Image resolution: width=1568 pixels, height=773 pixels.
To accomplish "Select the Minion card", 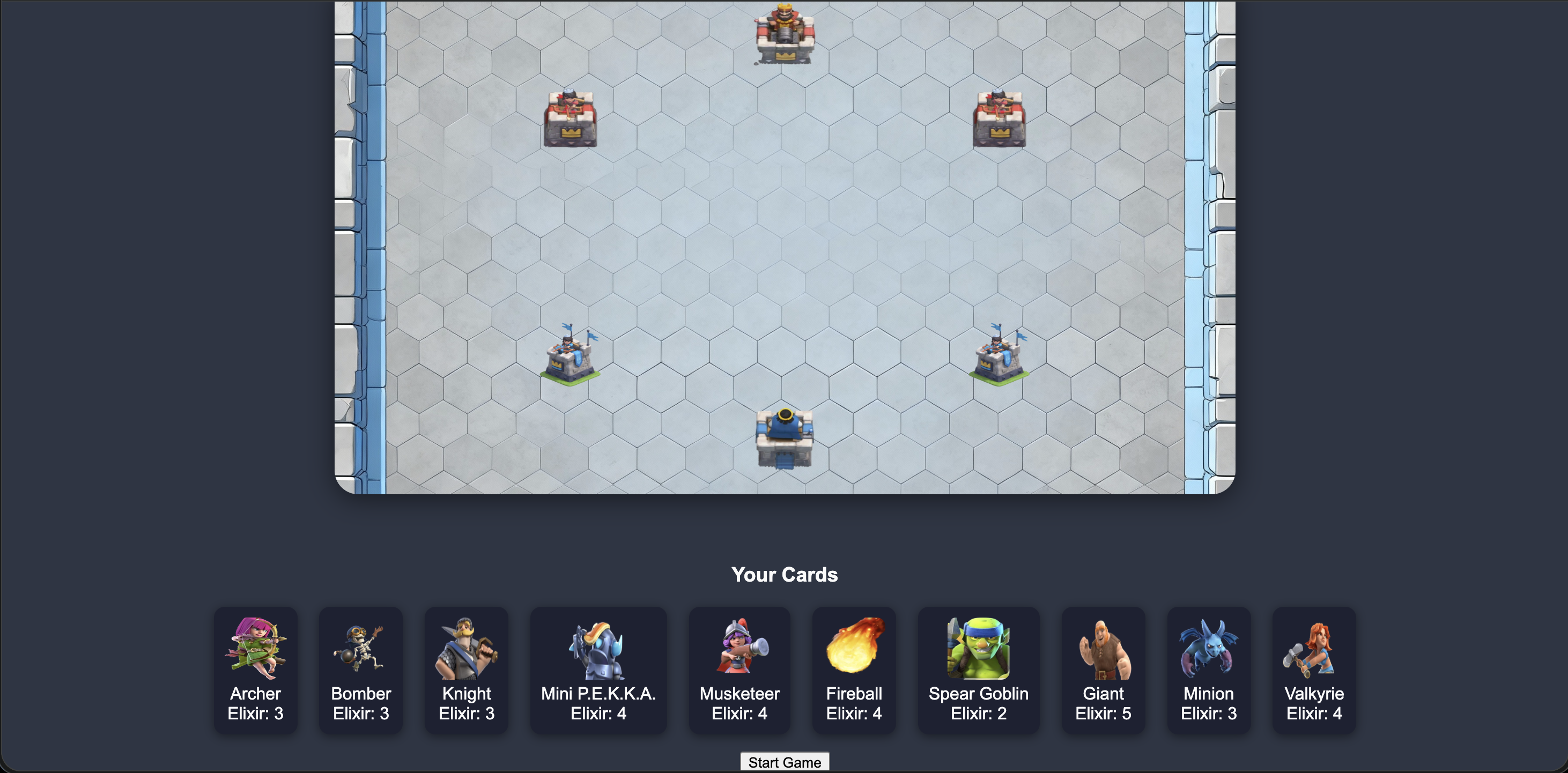I will pyautogui.click(x=1208, y=670).
